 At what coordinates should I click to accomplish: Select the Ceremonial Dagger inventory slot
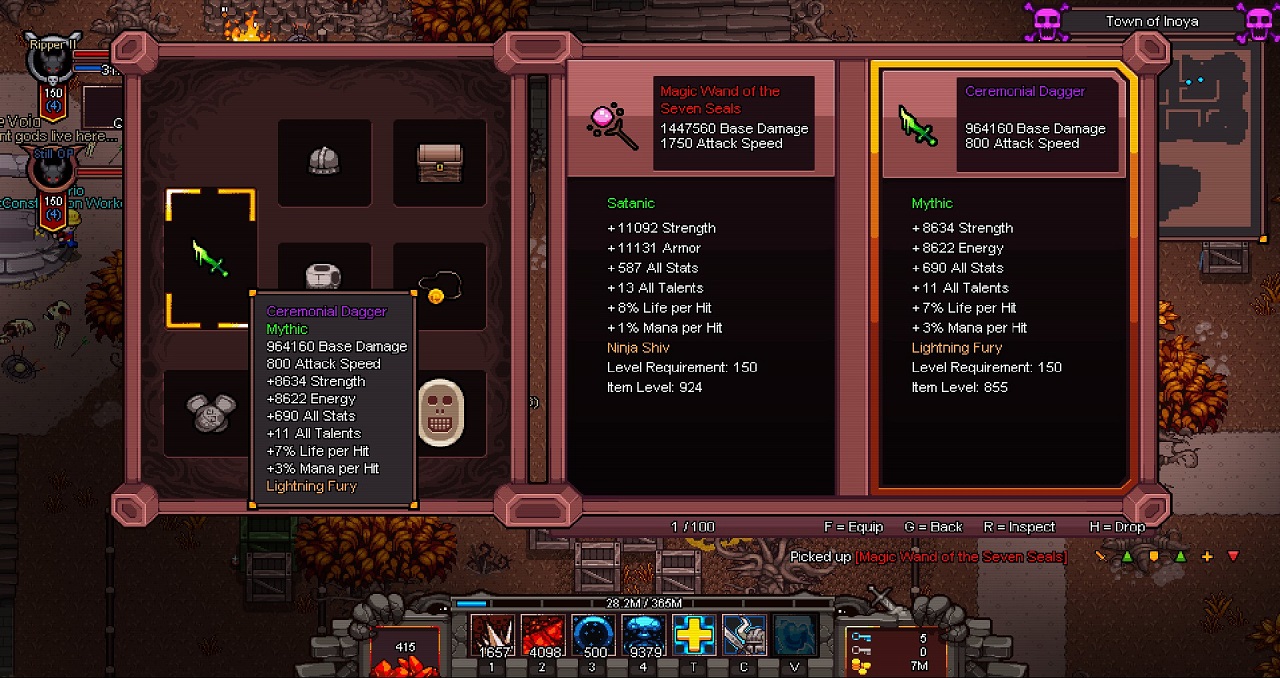211,258
